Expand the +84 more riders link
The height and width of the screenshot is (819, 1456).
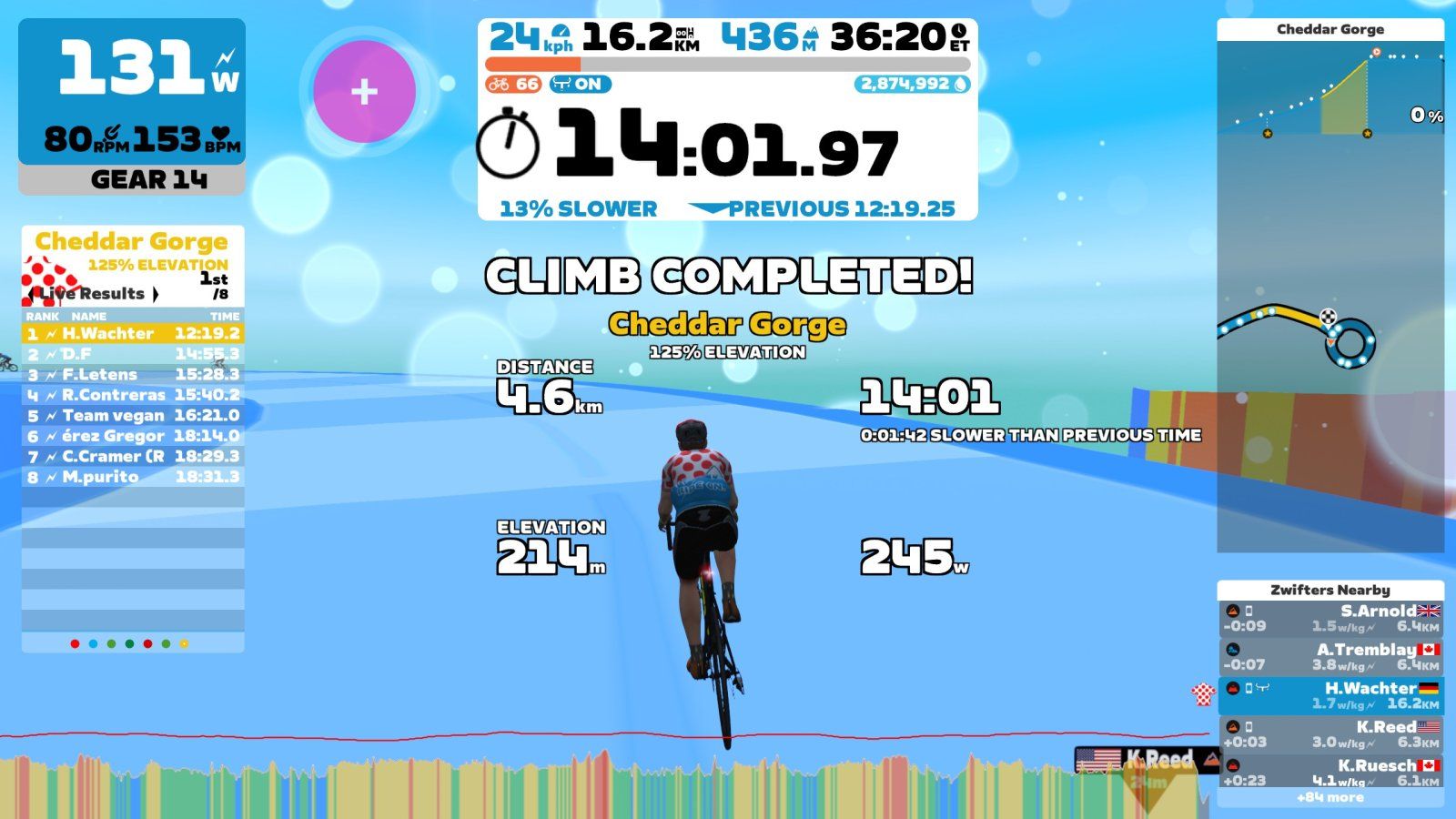click(x=1330, y=798)
